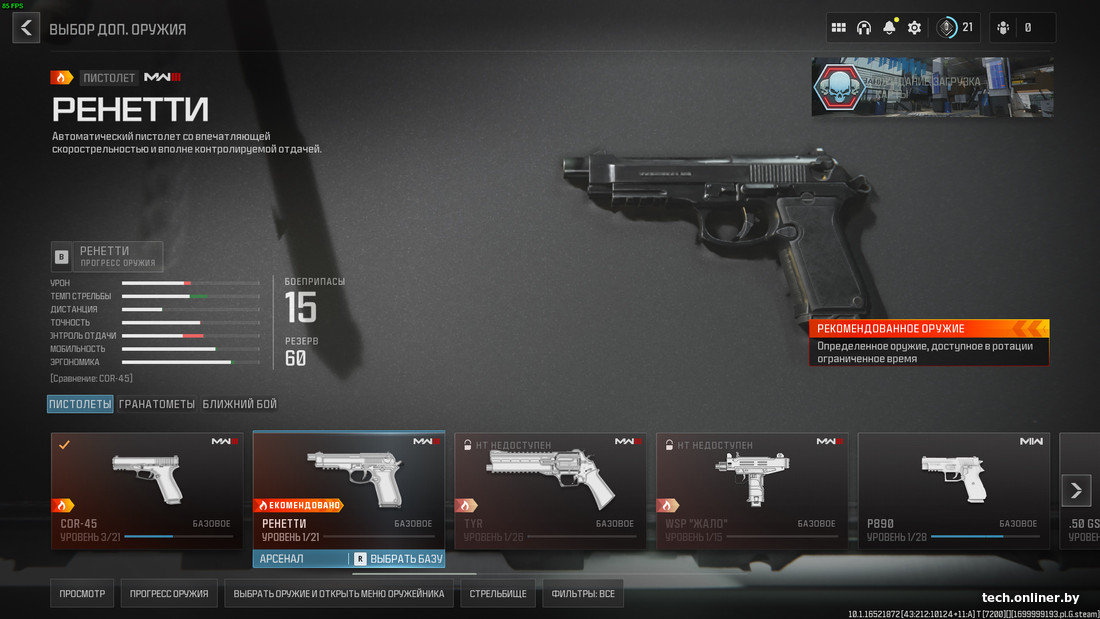Select the P890 pistol card
This screenshot has height=619, width=1100.
pos(954,490)
